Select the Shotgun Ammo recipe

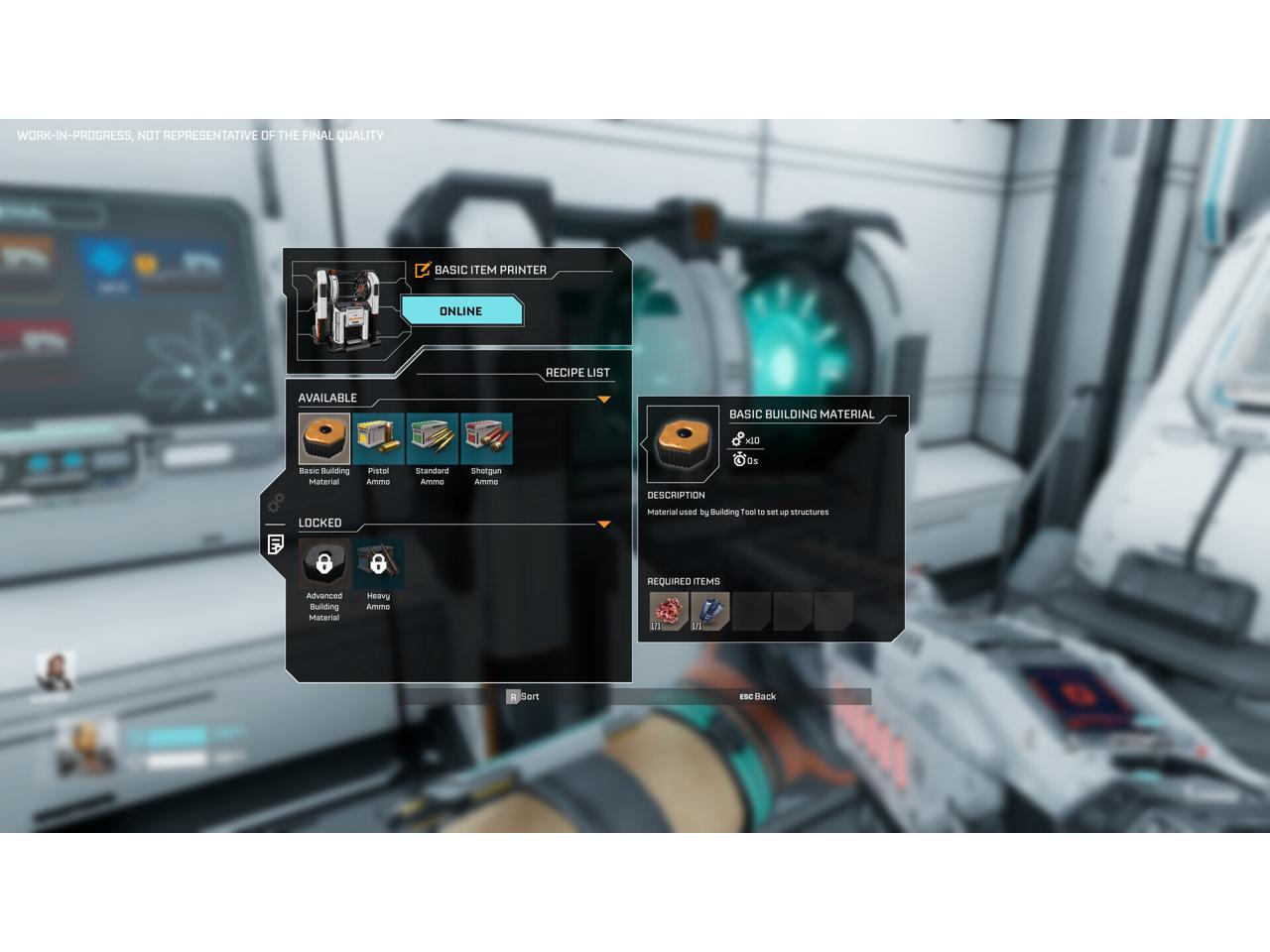[x=486, y=439]
